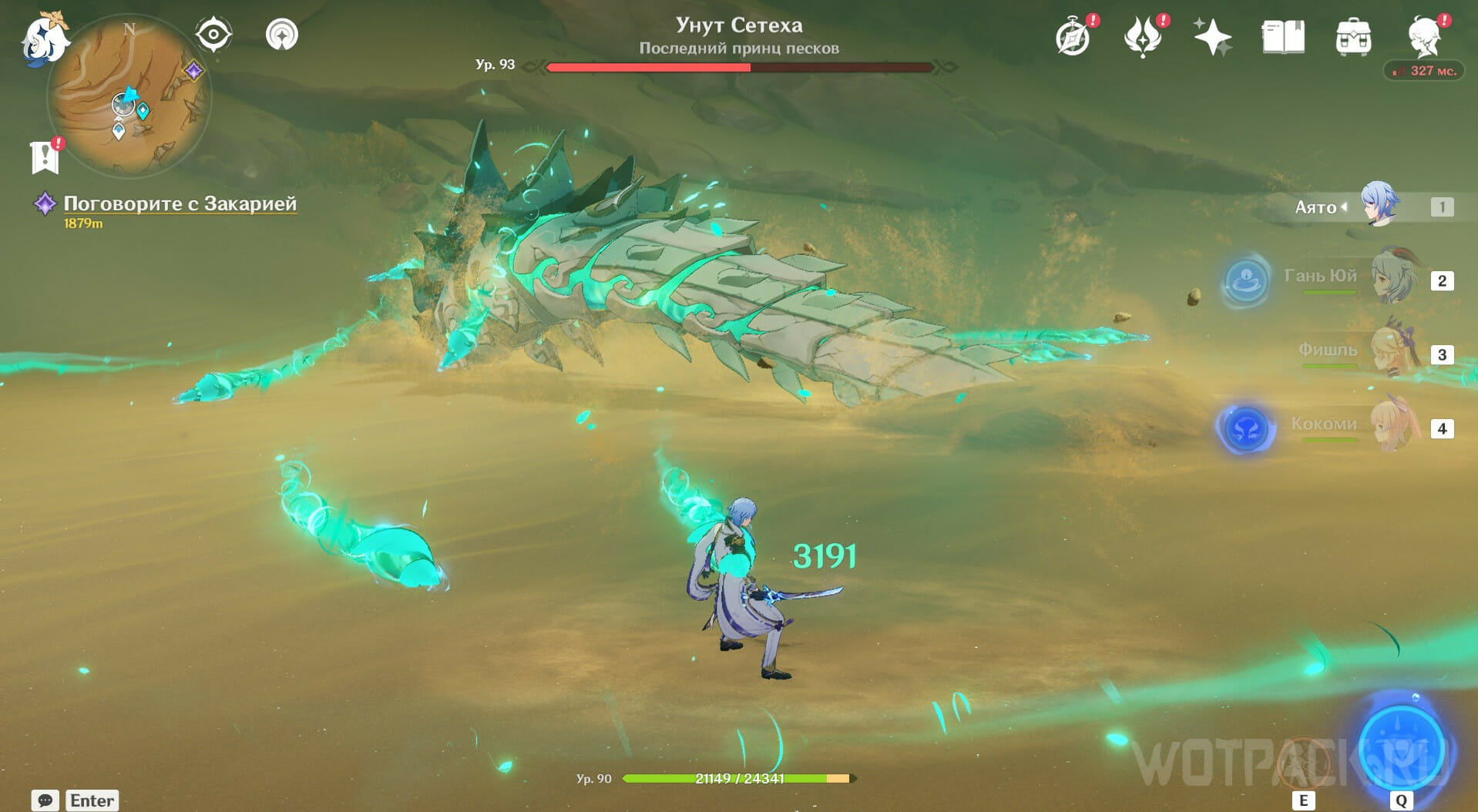Open the backpack inventory

point(1353,37)
